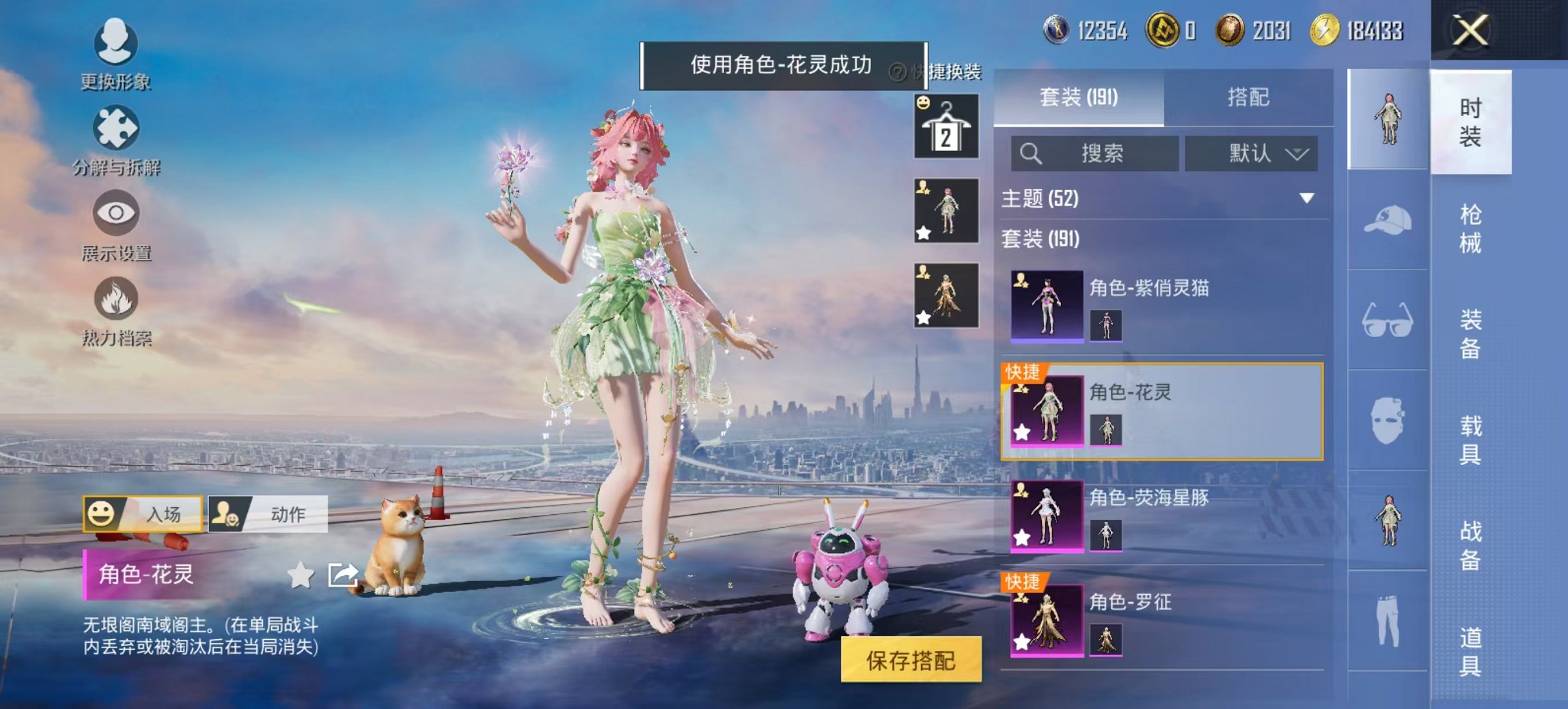Toggle the emoji face icon above the hanger
This screenshot has width=1568, height=709.
(923, 104)
